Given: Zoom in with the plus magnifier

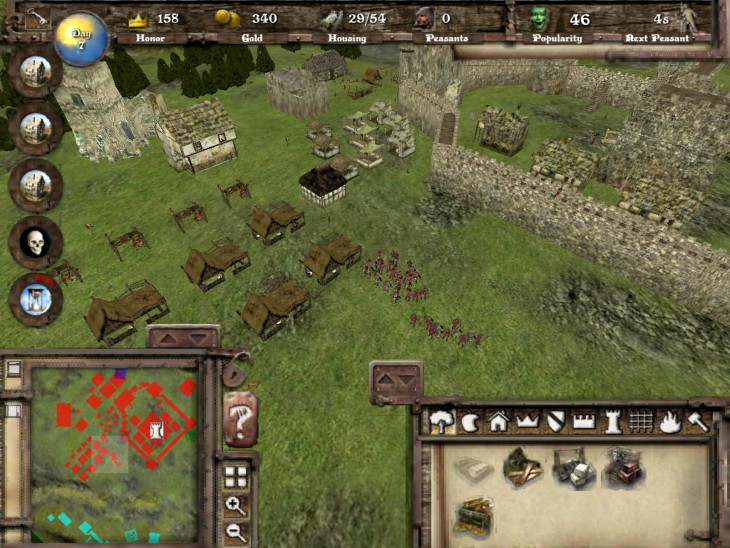Looking at the screenshot, I should click(236, 506).
